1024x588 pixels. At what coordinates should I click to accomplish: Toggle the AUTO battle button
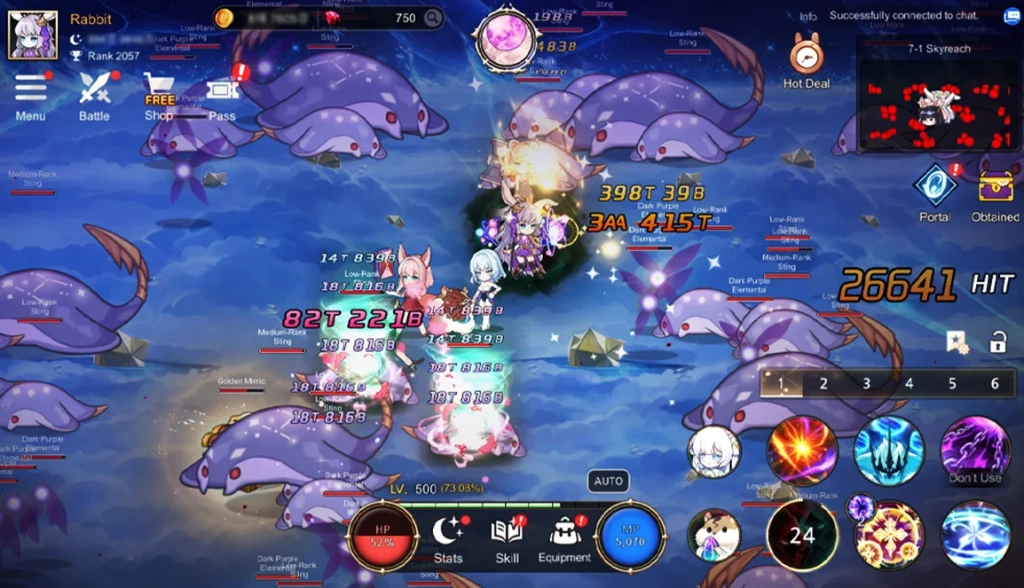pyautogui.click(x=608, y=481)
